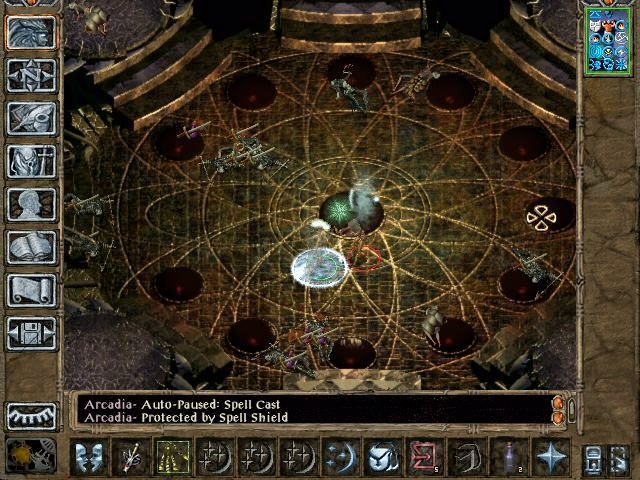Open the inventory with the armored figure button
Screen dimensions: 640x480
click(x=31, y=161)
